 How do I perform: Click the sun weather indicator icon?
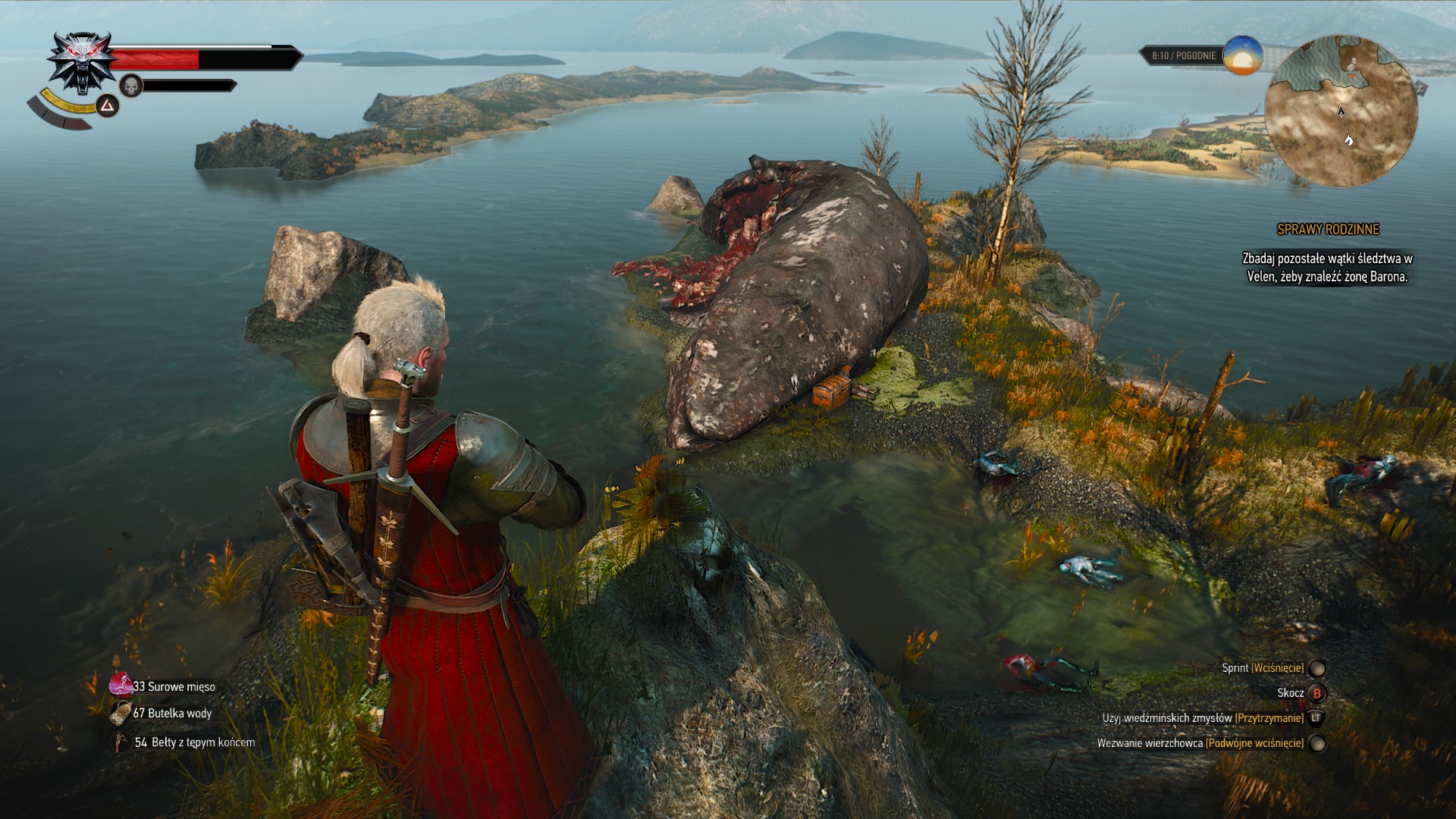point(1242,55)
